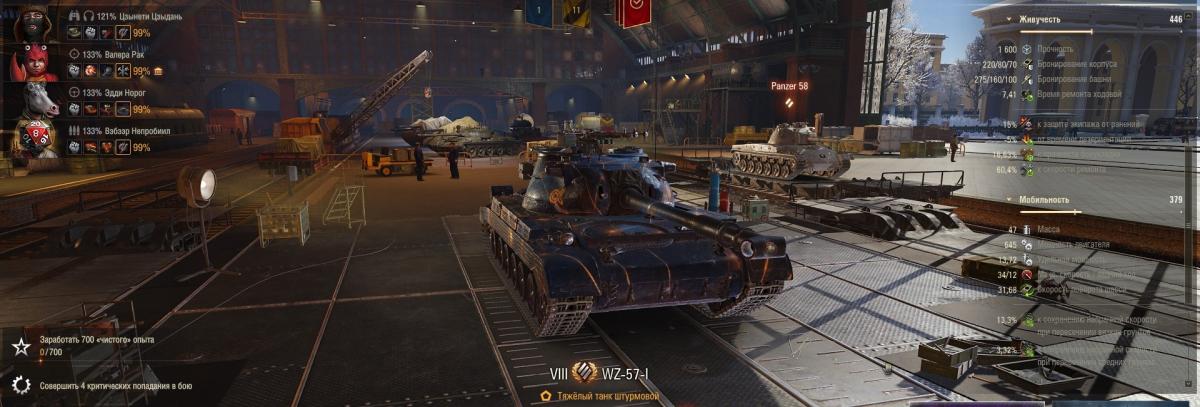This screenshot has width=1200, height=407.
Task: Select loader Вазбар Непробиил
Action: click(x=33, y=139)
